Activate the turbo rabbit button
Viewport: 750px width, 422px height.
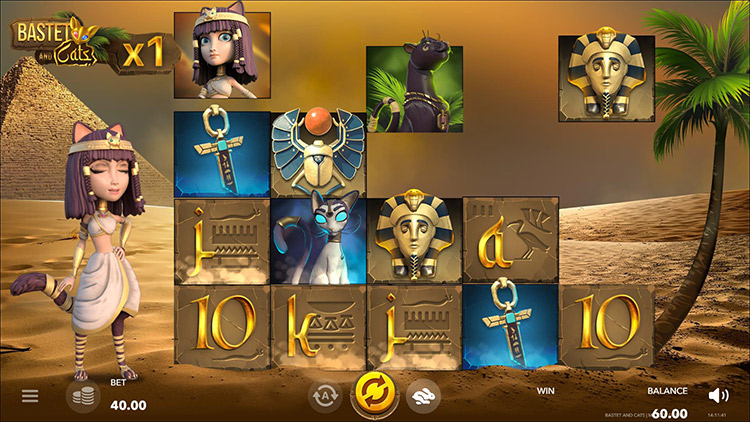click(x=424, y=396)
